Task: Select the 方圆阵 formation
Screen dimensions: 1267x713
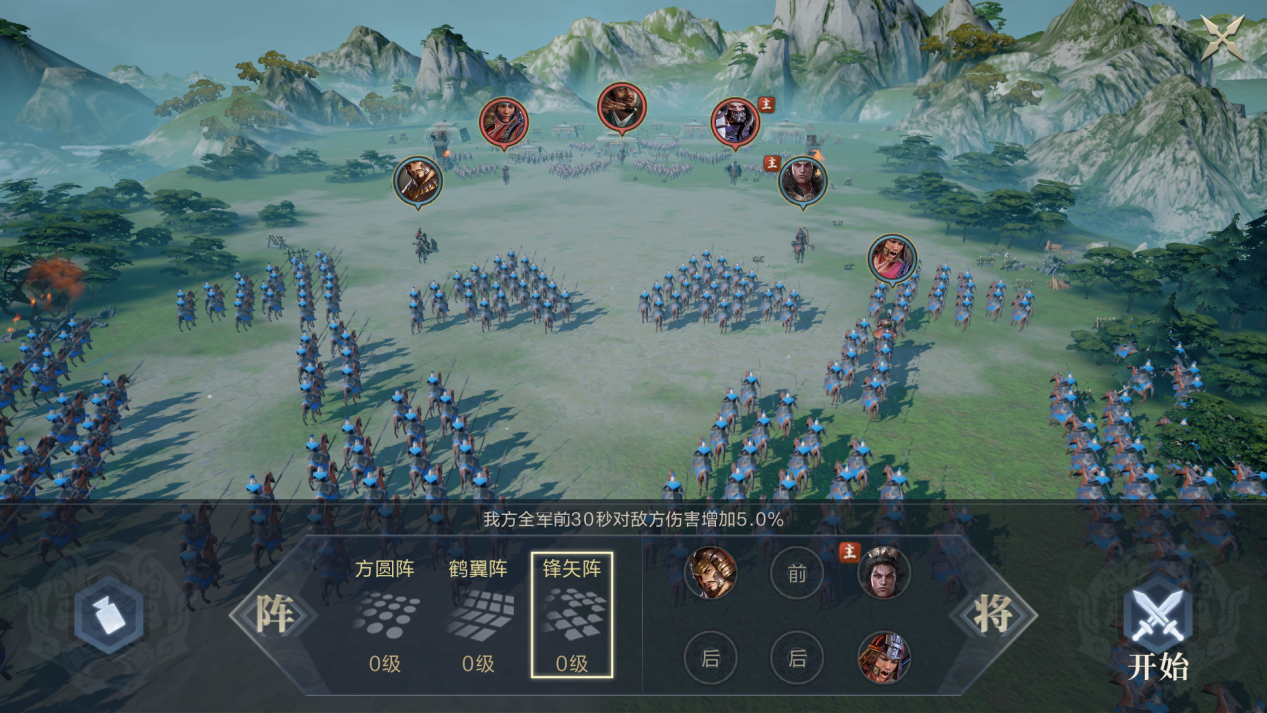Action: (385, 615)
